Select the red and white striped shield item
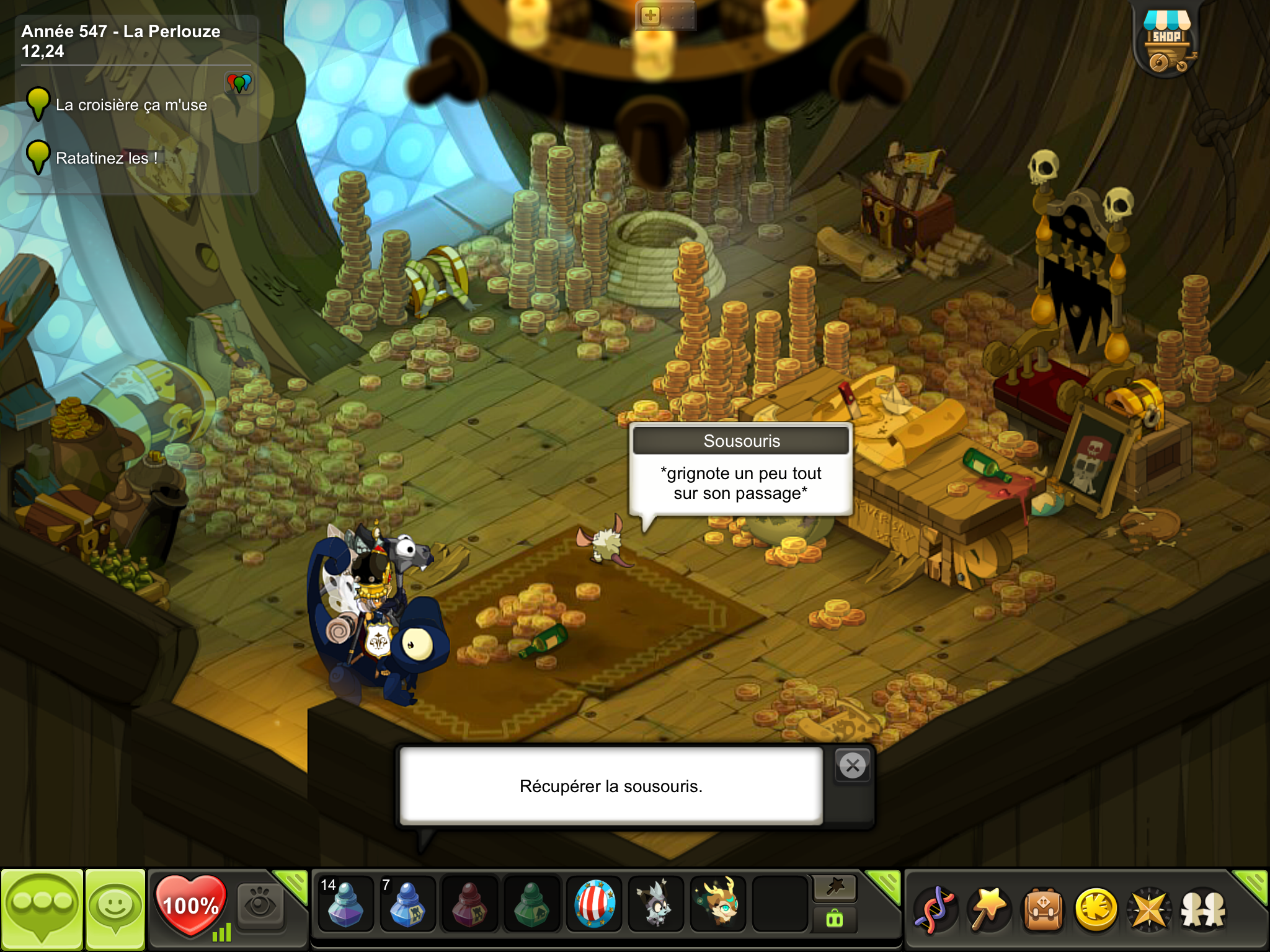The height and width of the screenshot is (952, 1270). tap(594, 905)
